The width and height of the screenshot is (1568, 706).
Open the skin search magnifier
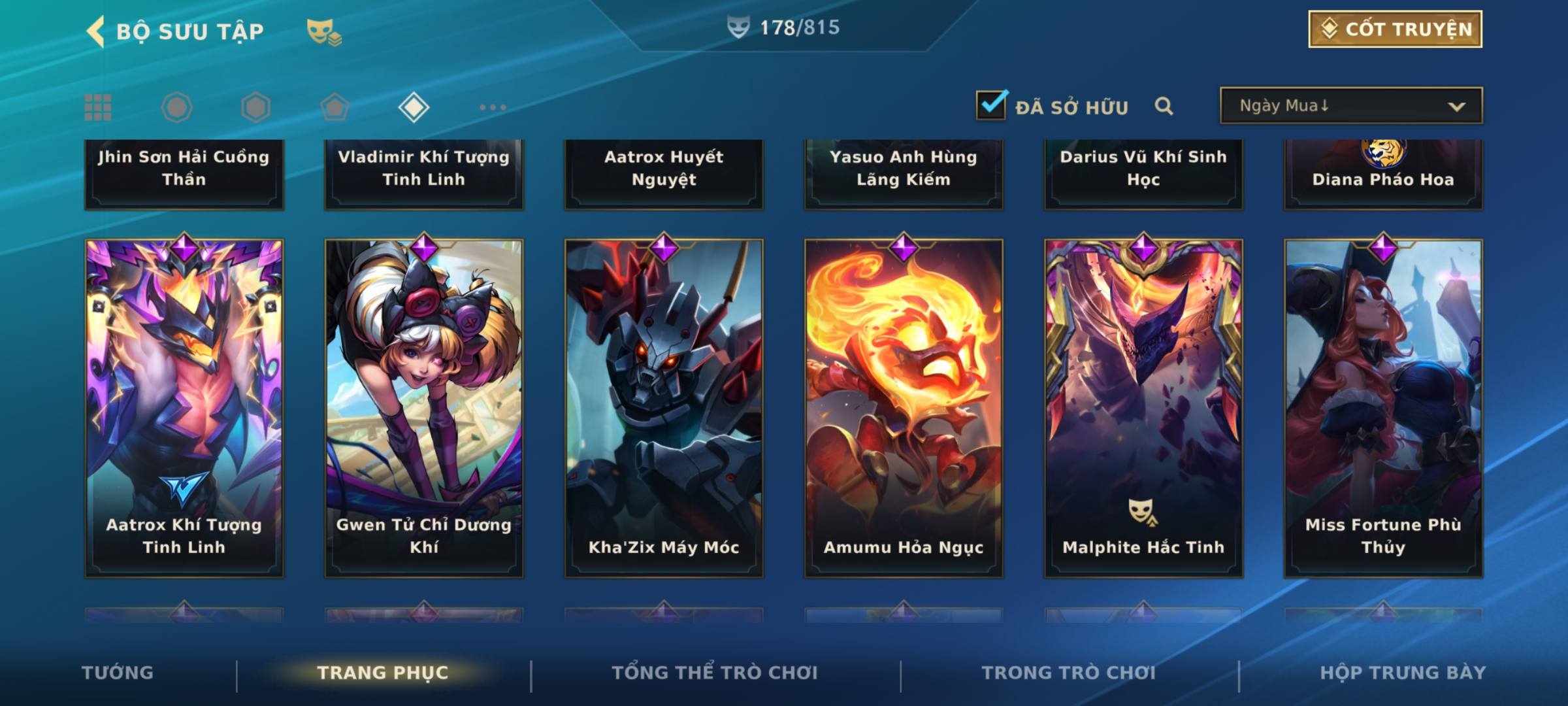[1164, 106]
